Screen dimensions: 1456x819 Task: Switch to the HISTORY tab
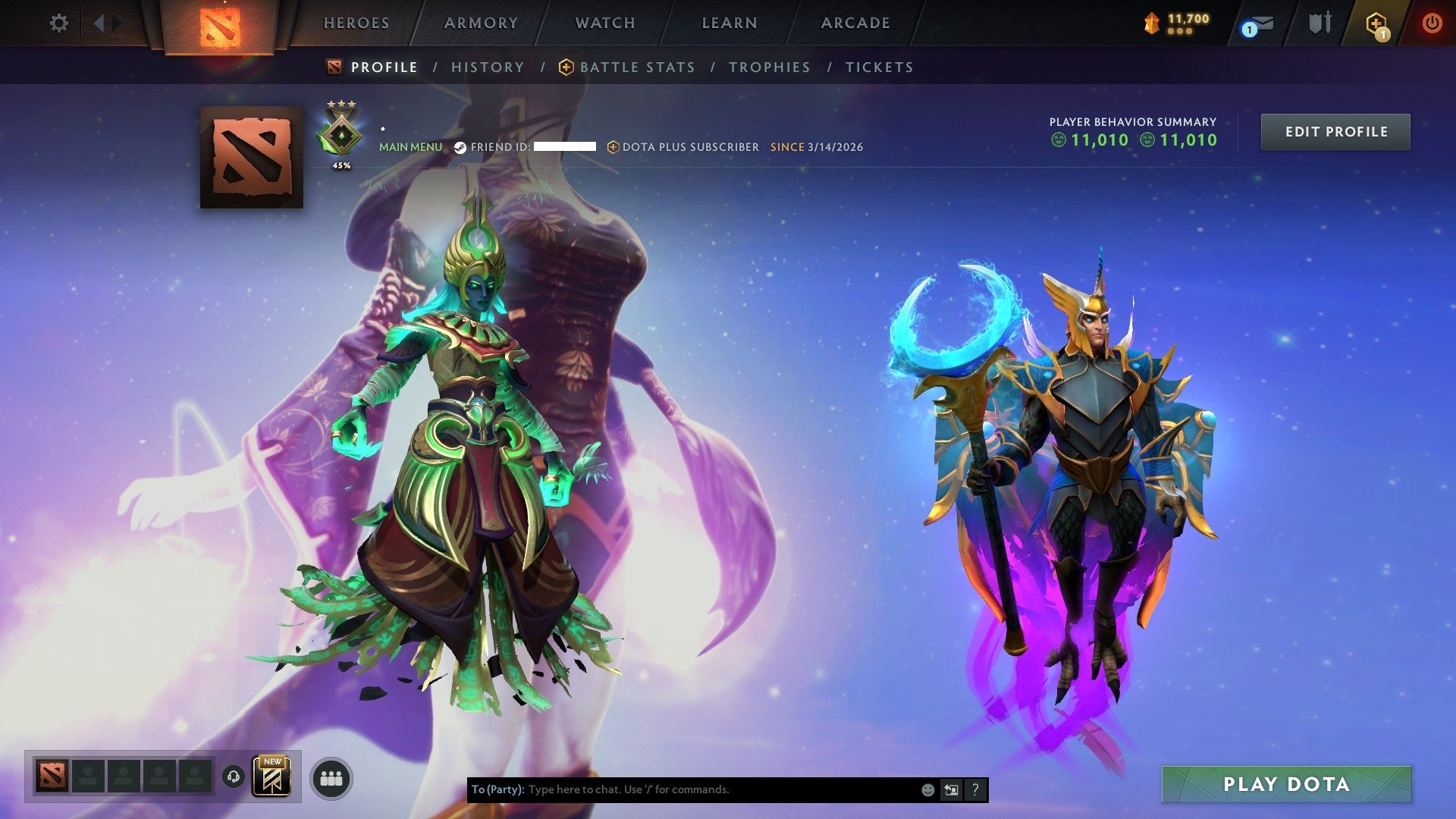point(487,67)
